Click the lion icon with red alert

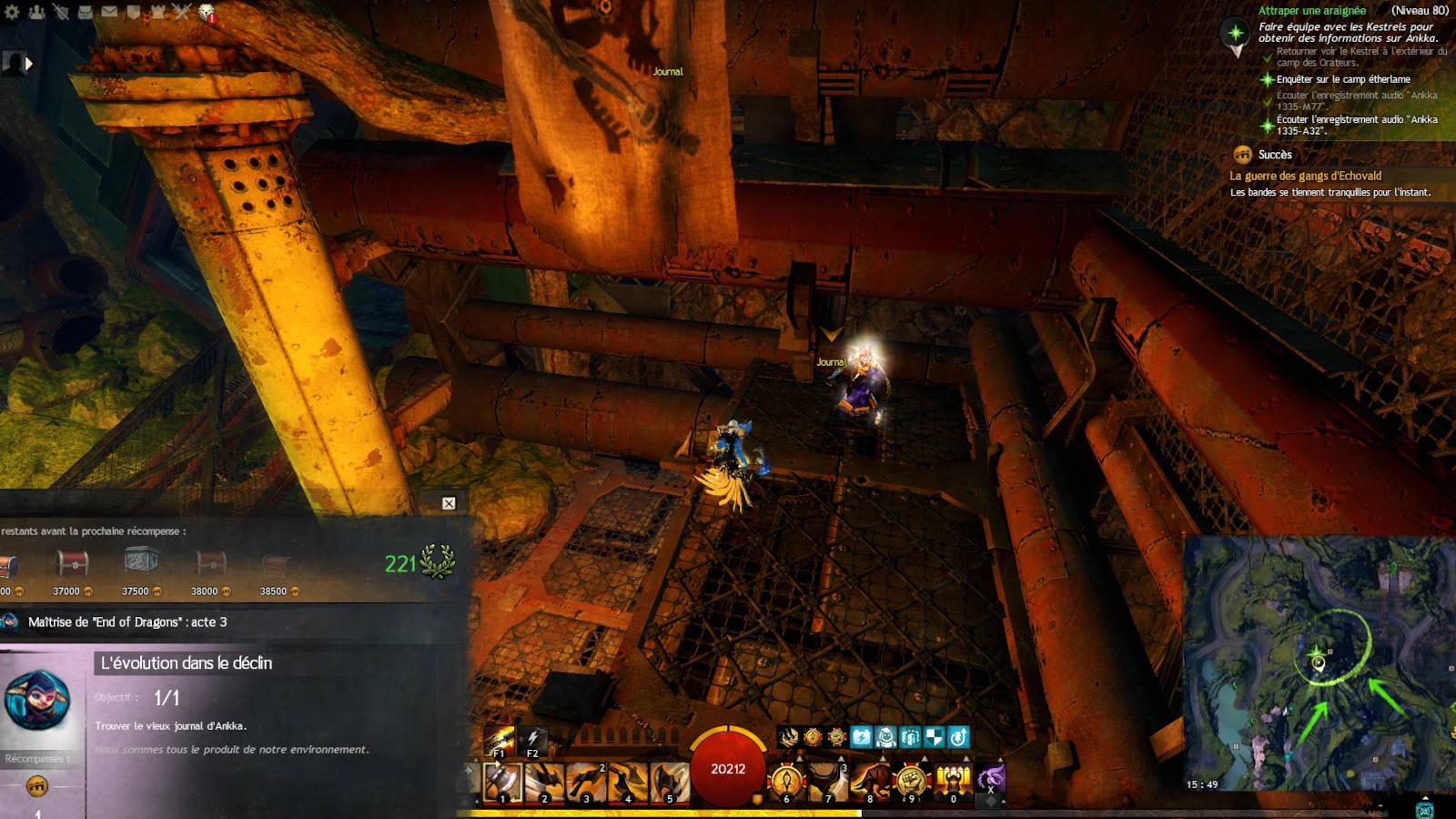tap(207, 13)
